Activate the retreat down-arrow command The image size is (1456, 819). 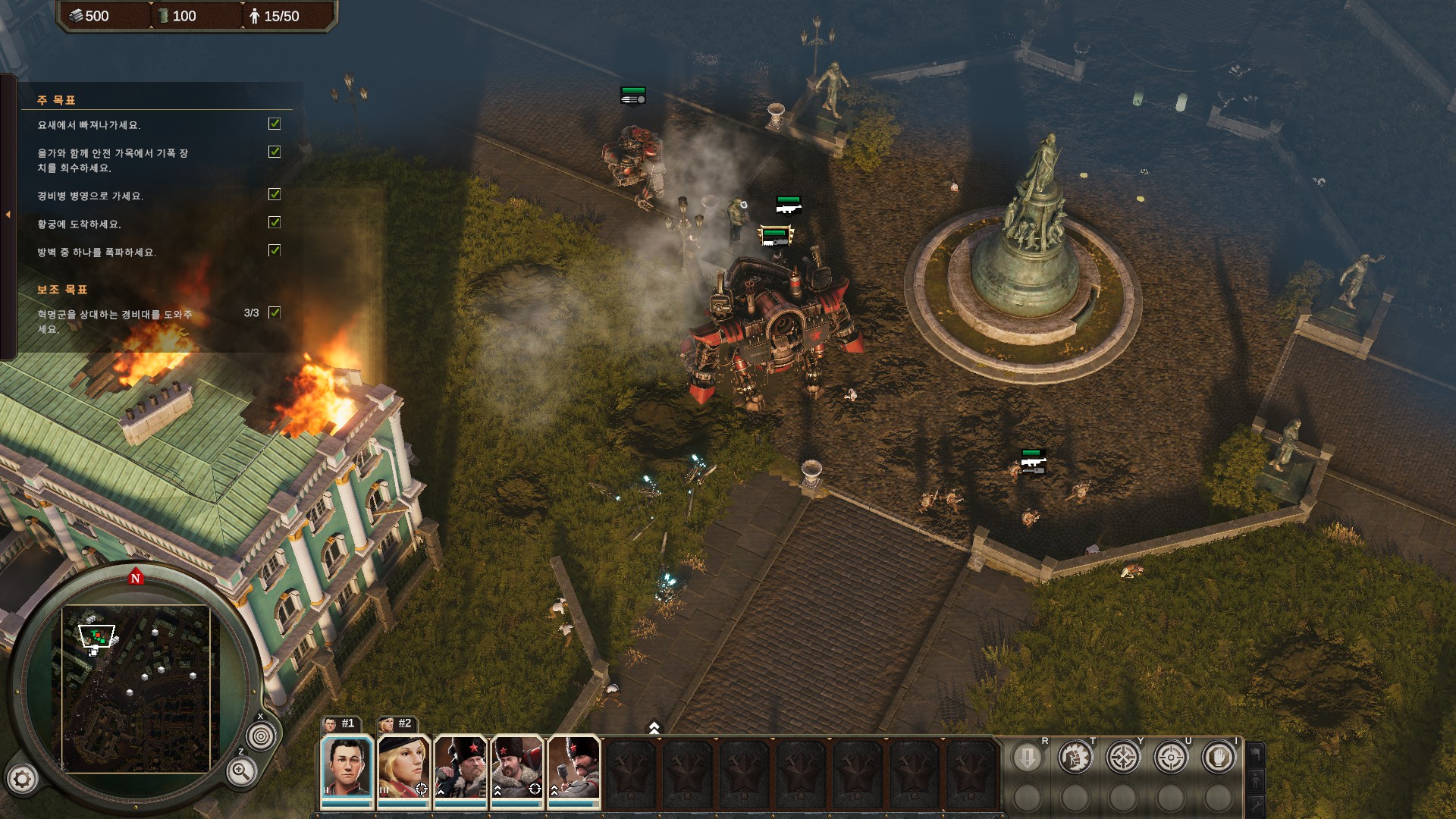[x=1028, y=758]
